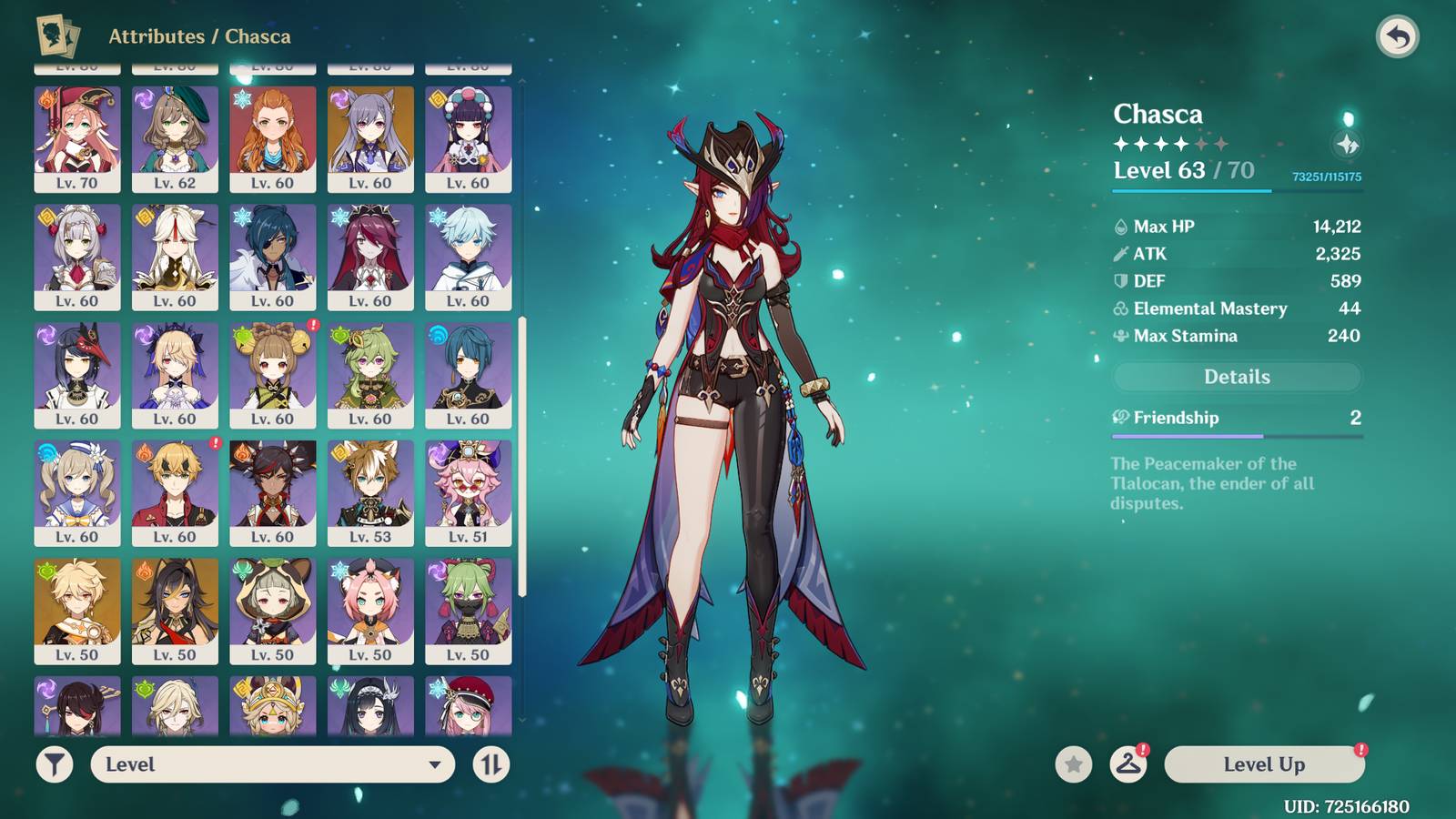The height and width of the screenshot is (819, 1456).
Task: Click the ascension star icon beside Chasca's name
Action: point(1347,144)
